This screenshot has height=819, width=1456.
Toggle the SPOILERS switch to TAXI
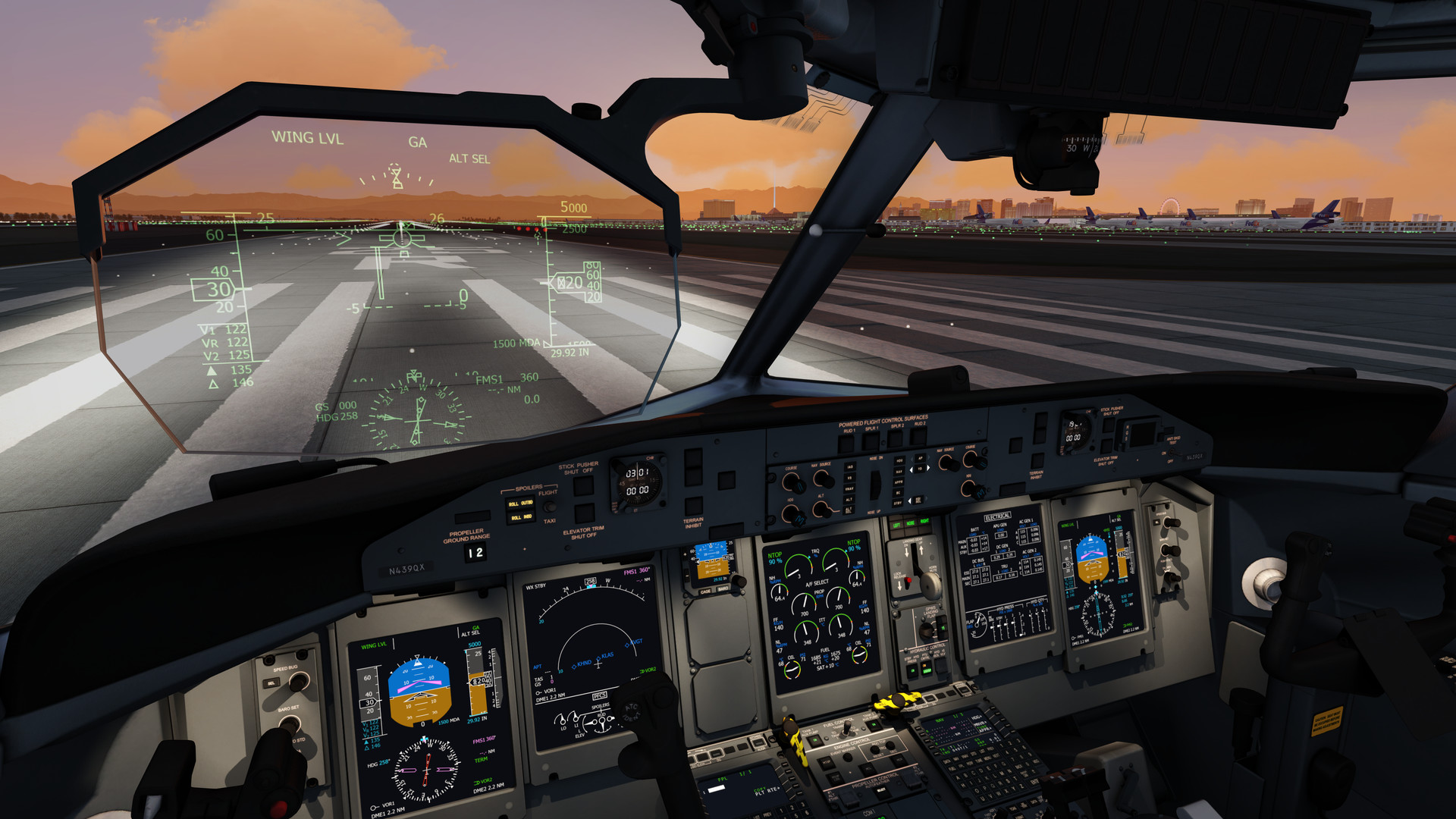pyautogui.click(x=550, y=507)
